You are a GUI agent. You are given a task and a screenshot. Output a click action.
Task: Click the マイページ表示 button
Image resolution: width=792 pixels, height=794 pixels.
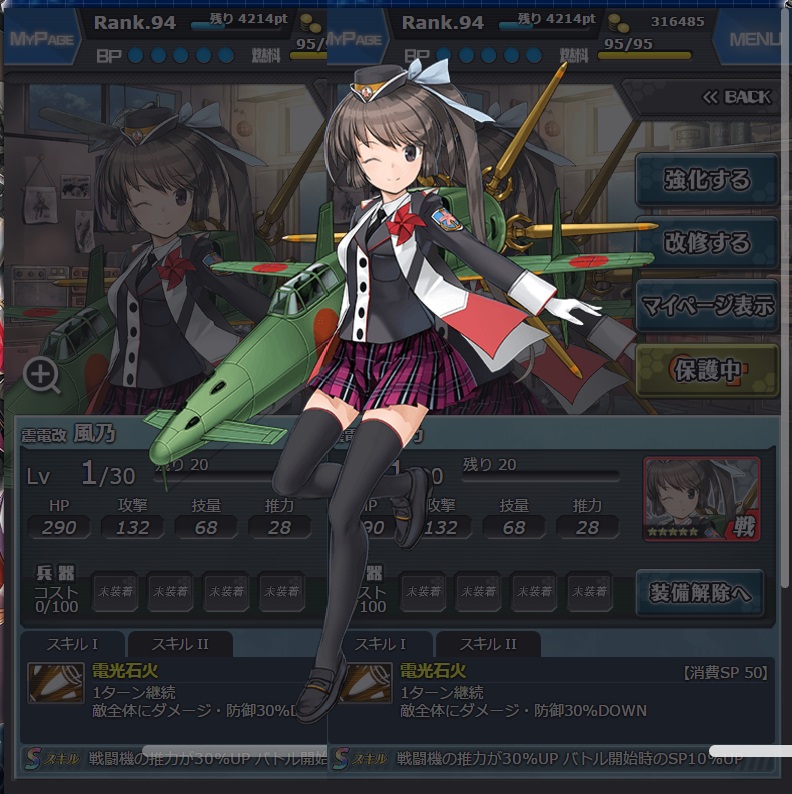point(707,306)
